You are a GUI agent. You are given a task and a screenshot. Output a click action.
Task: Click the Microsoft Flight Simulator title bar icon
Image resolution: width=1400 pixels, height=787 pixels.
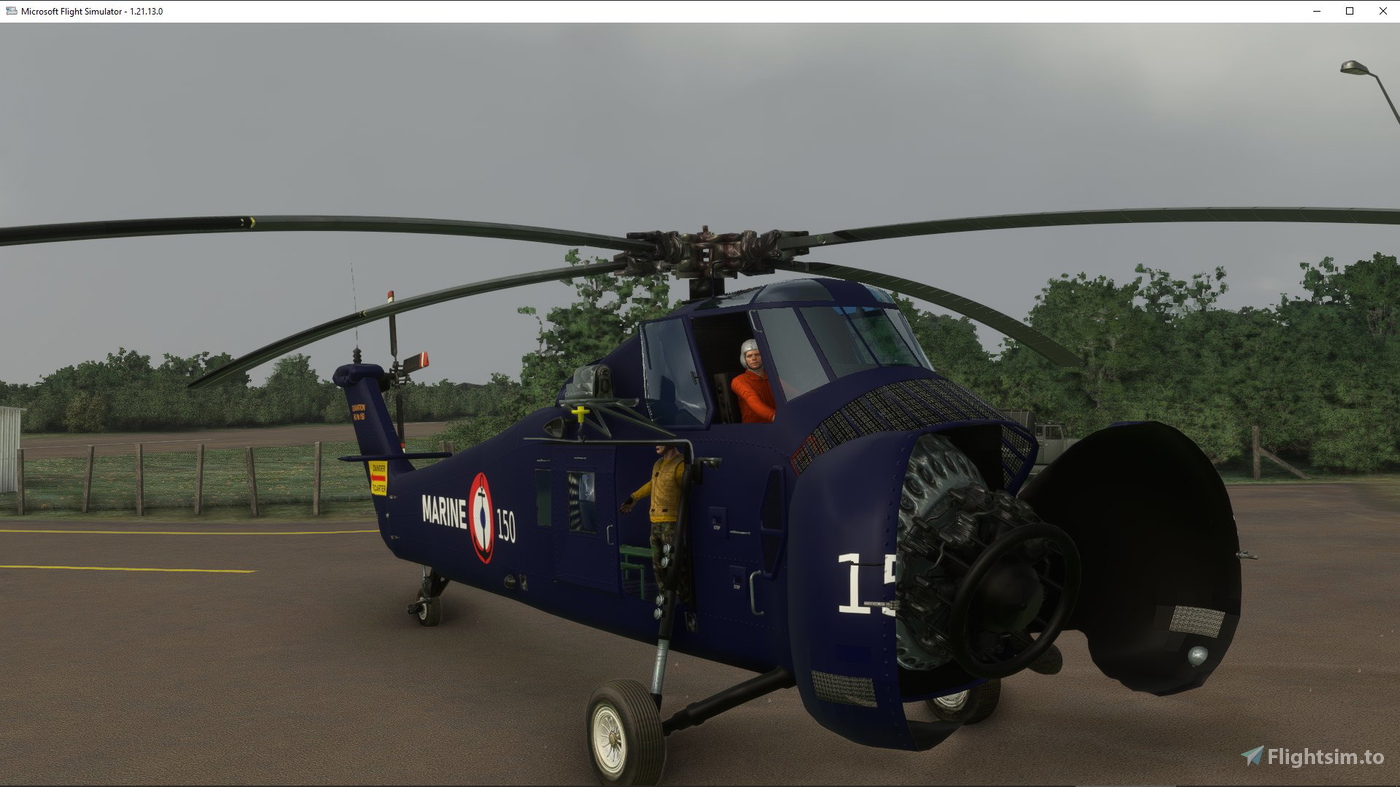(10, 10)
